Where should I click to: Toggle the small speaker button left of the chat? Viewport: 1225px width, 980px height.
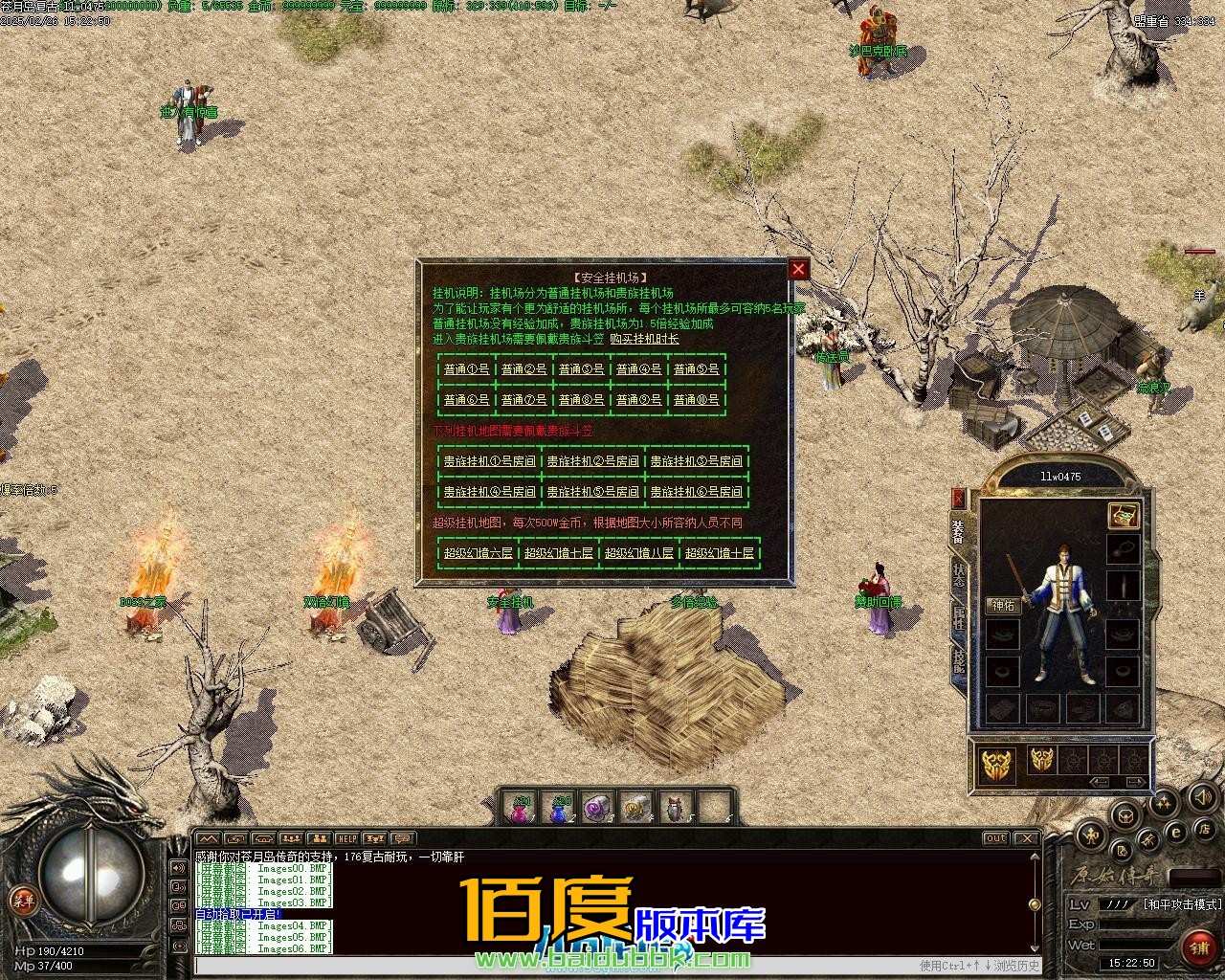pyautogui.click(x=177, y=868)
